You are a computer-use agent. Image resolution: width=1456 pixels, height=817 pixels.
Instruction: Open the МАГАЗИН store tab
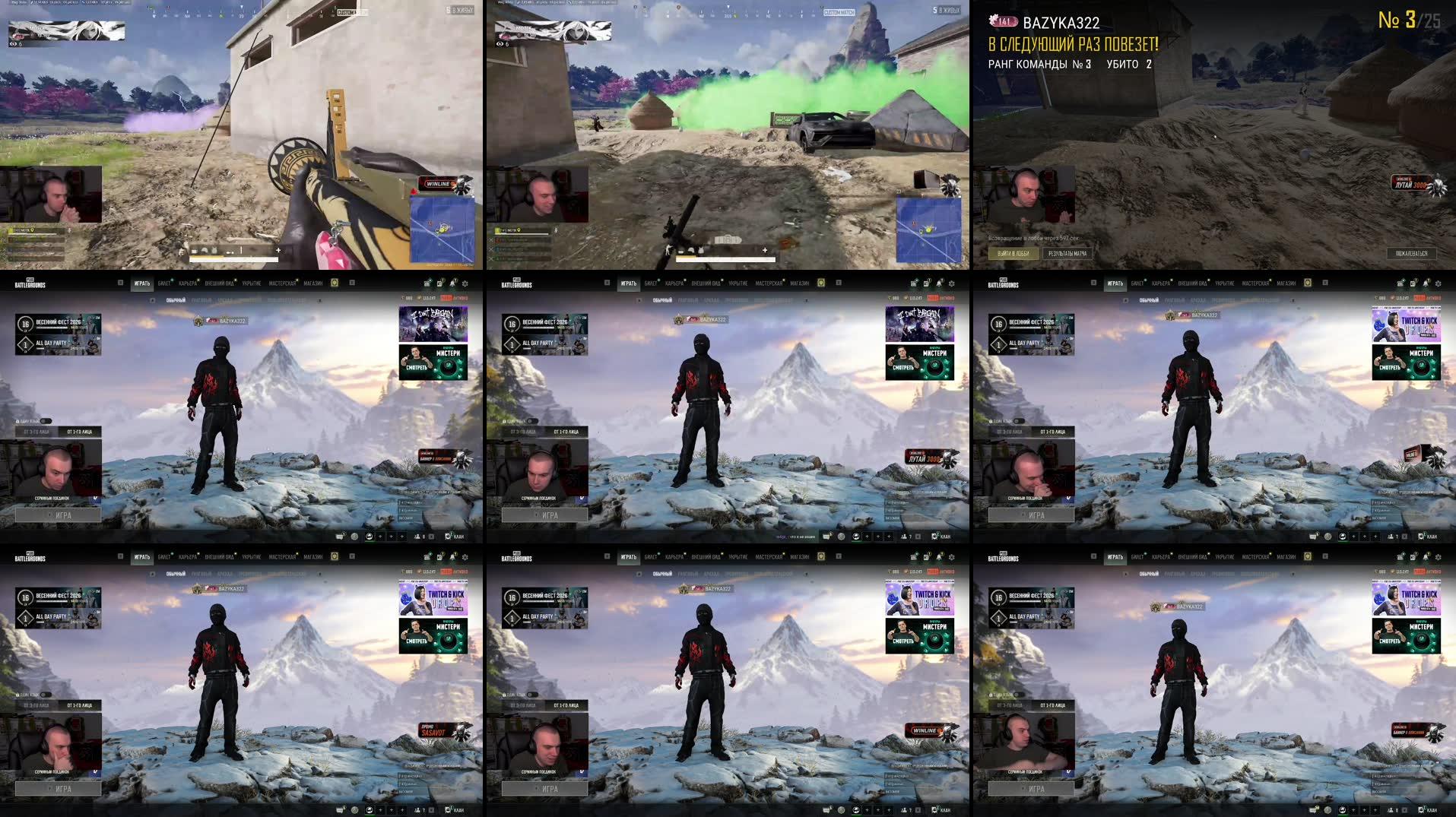tap(312, 283)
